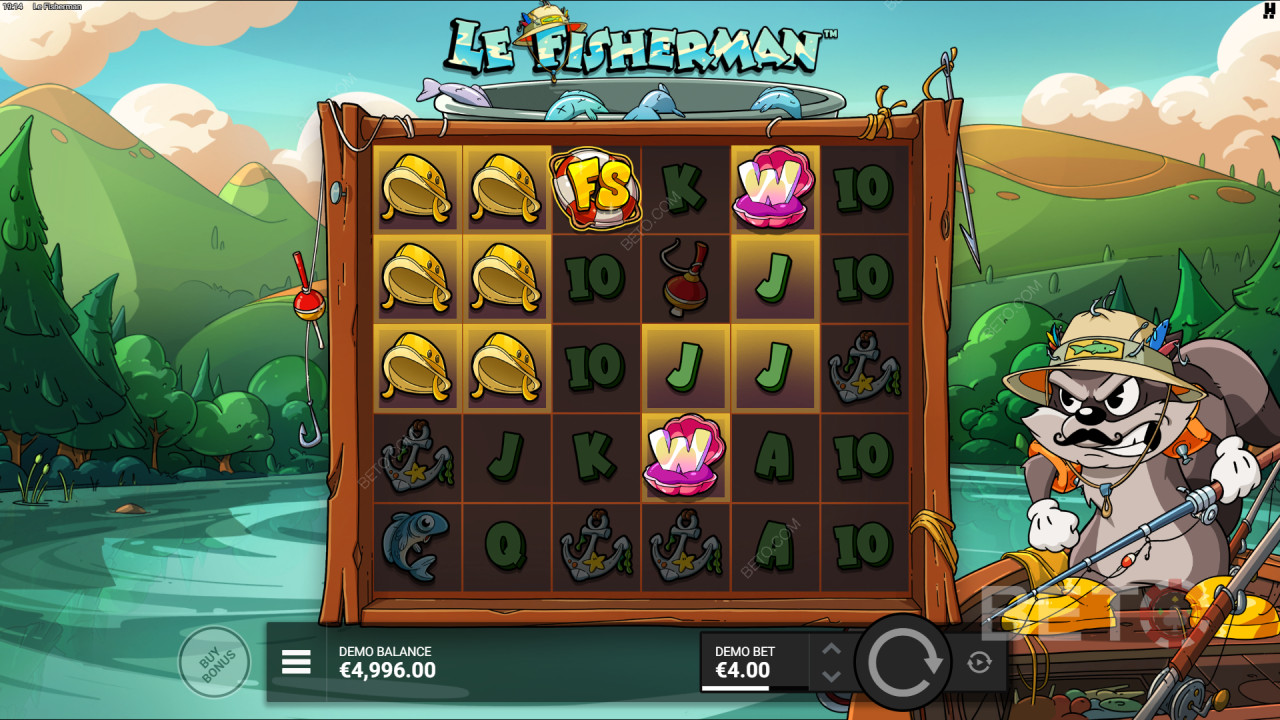Click the Wild shell in the grid center
Viewport: 1280px width, 720px height.
pos(684,457)
